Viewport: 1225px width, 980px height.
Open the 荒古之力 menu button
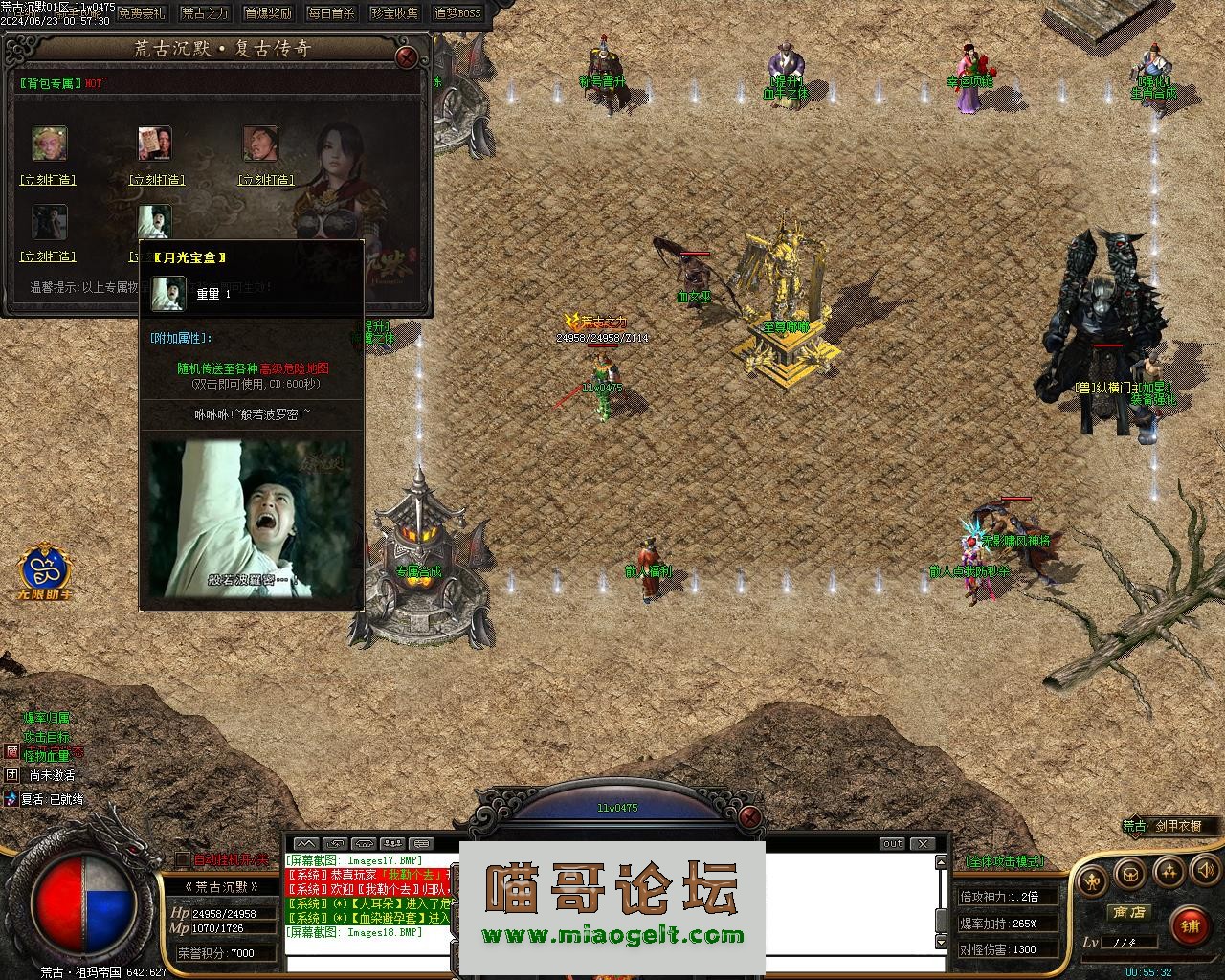205,13
